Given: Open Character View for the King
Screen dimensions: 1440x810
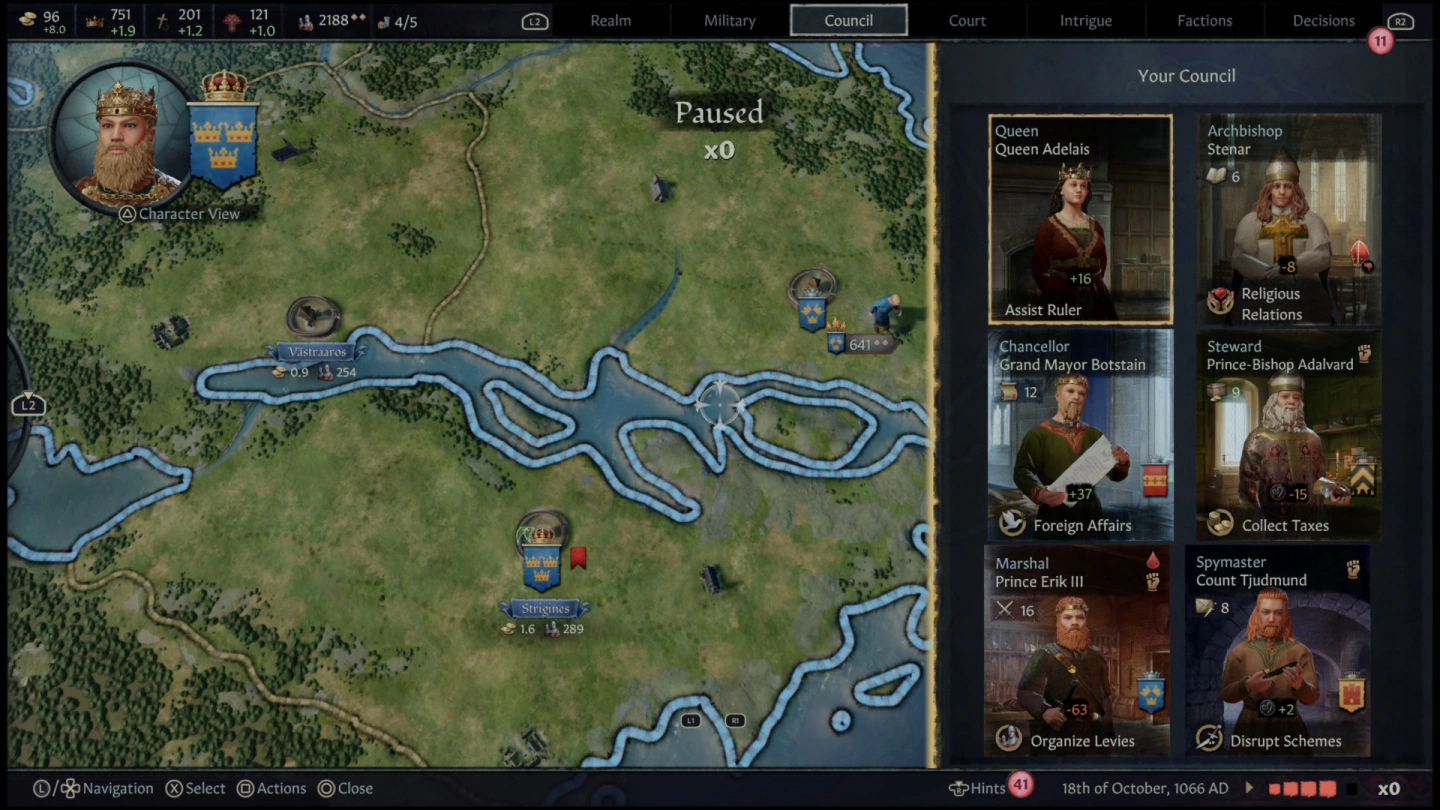Looking at the screenshot, I should pos(125,140).
